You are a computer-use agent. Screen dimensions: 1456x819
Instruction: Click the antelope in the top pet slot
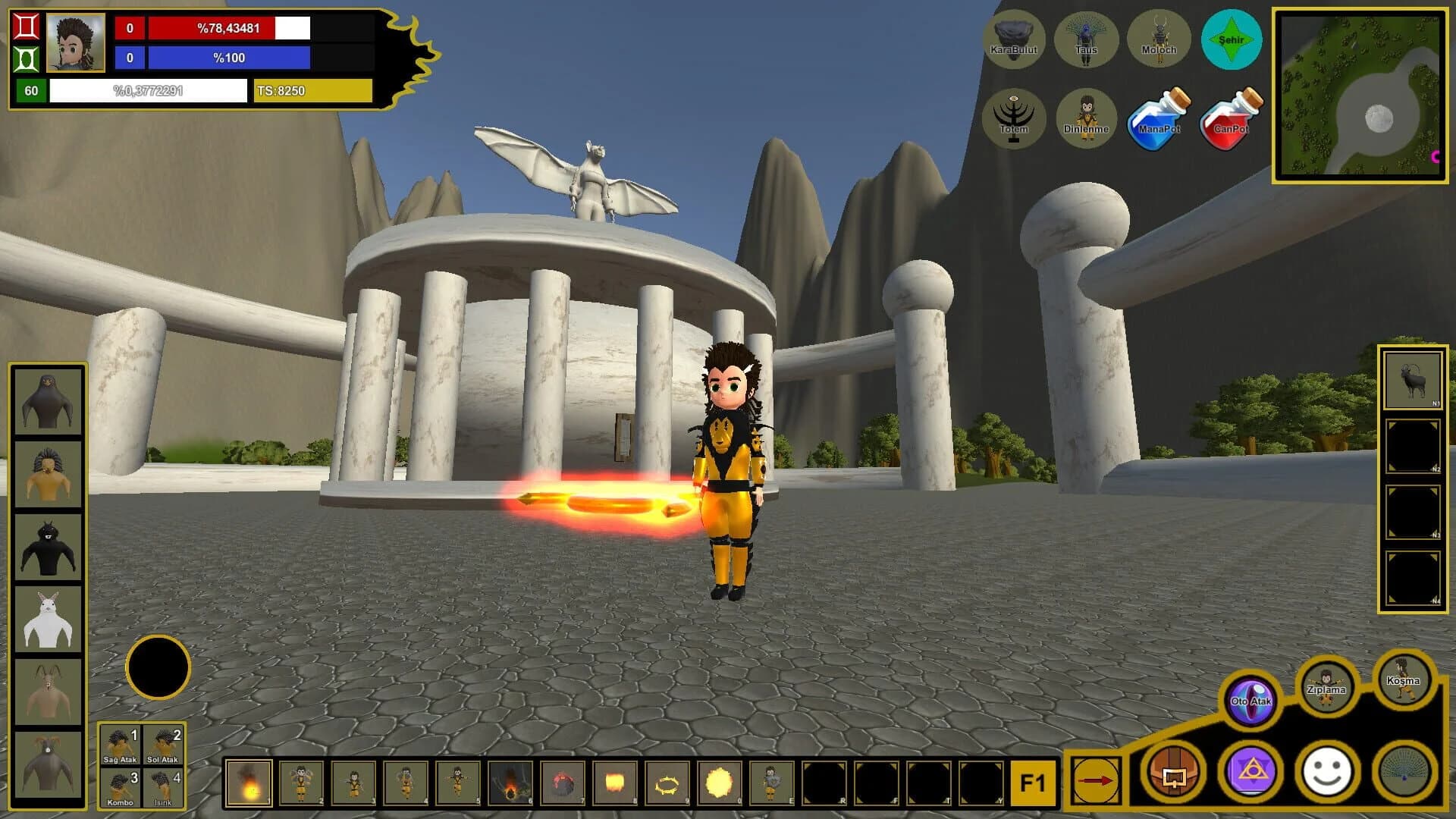(1412, 379)
